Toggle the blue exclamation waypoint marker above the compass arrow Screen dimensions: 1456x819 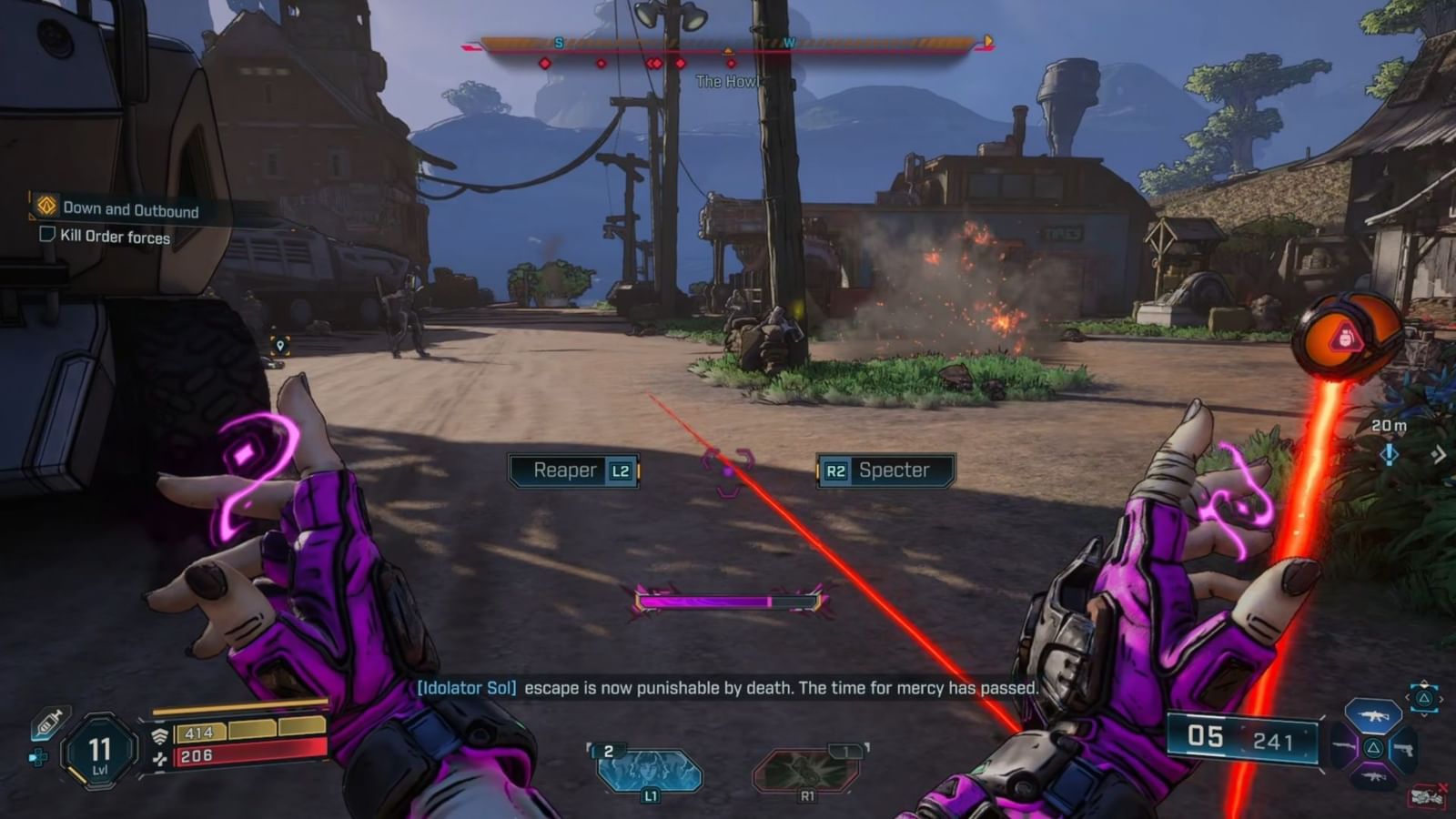pos(1390,454)
